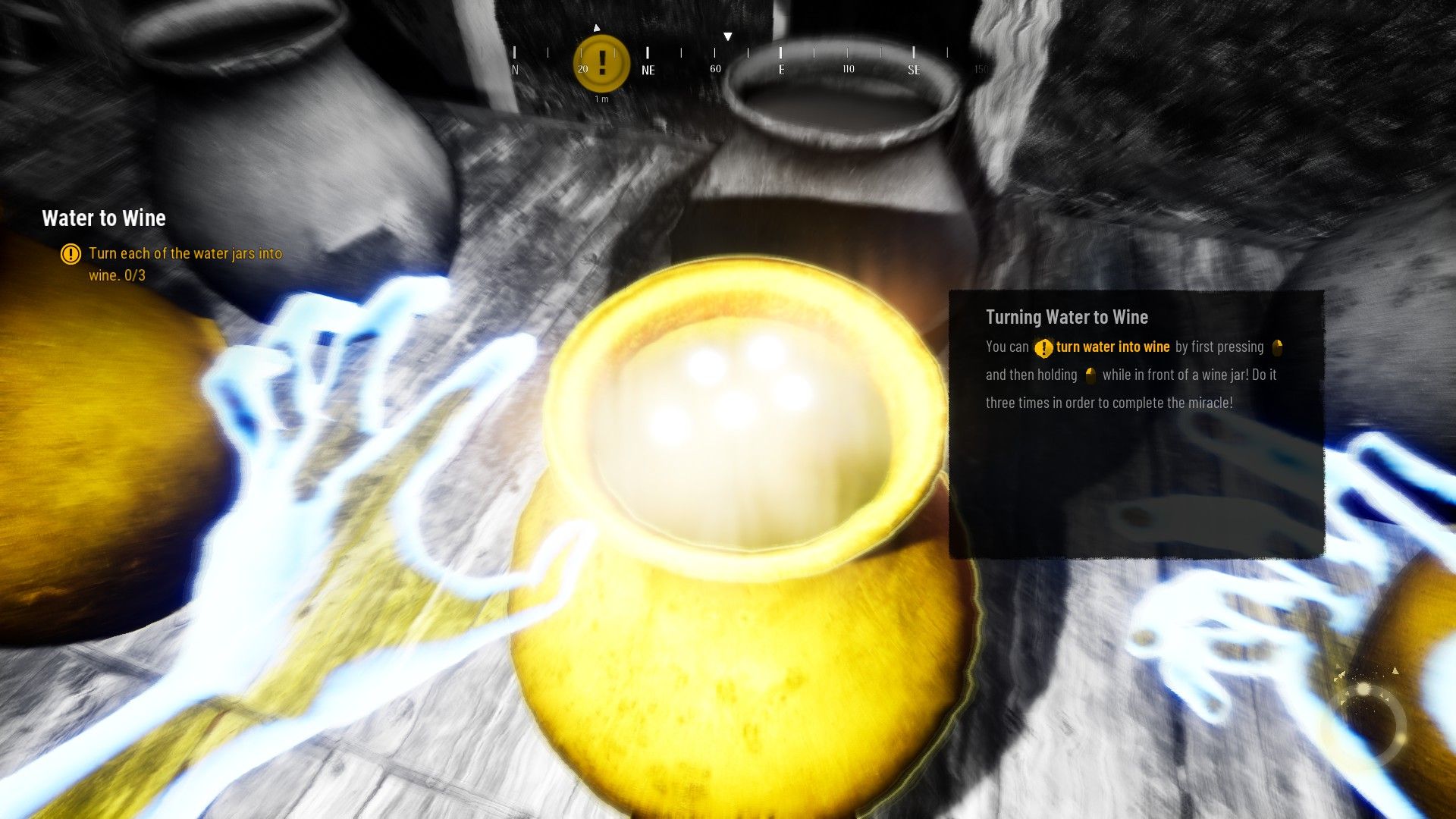Click the 110 degree tick on the compass bar
The width and height of the screenshot is (1456, 819).
tap(848, 70)
